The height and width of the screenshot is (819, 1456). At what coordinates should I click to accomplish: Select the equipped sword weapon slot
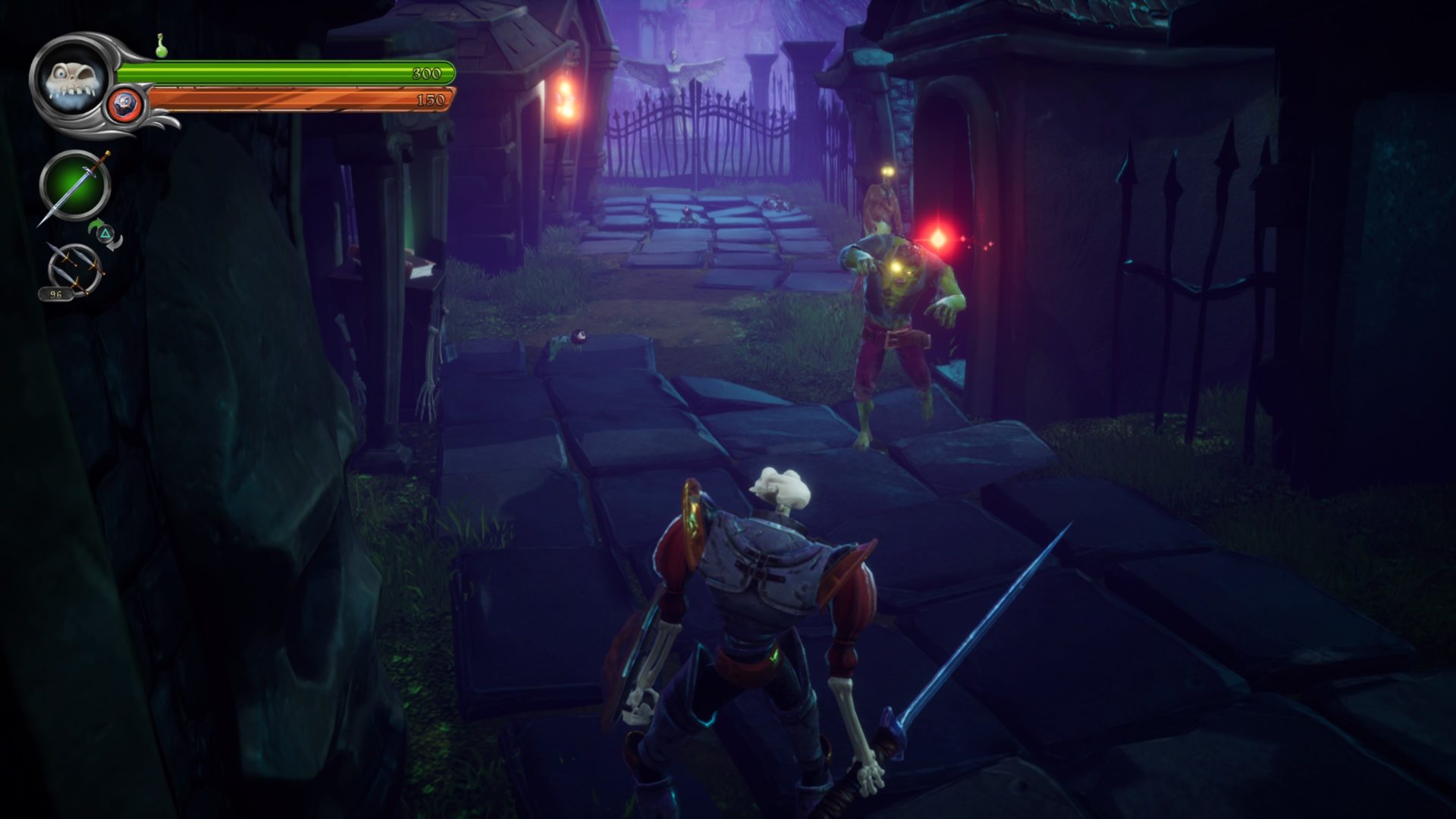75,186
